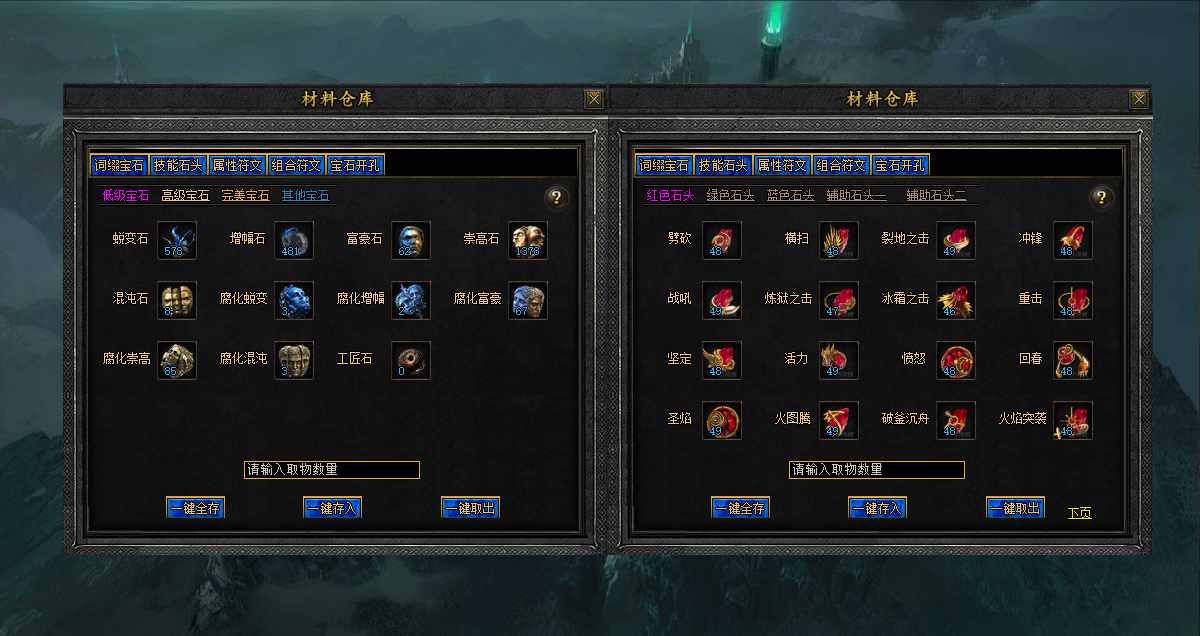This screenshot has width=1200, height=636.
Task: Pick the 冰霜之击 skill stone
Action: (955, 301)
